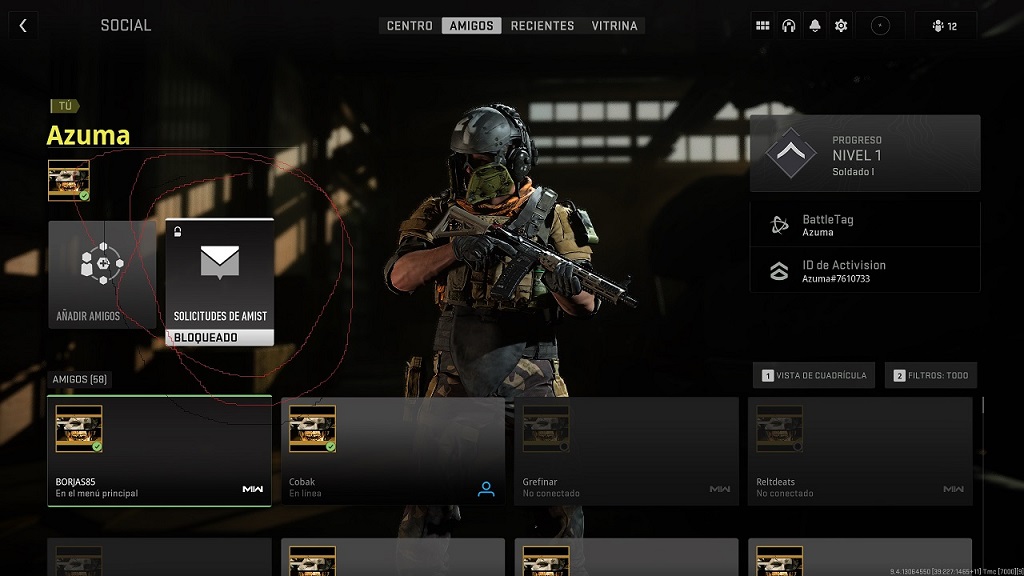Click the BattleTag Azuma row

[865, 225]
